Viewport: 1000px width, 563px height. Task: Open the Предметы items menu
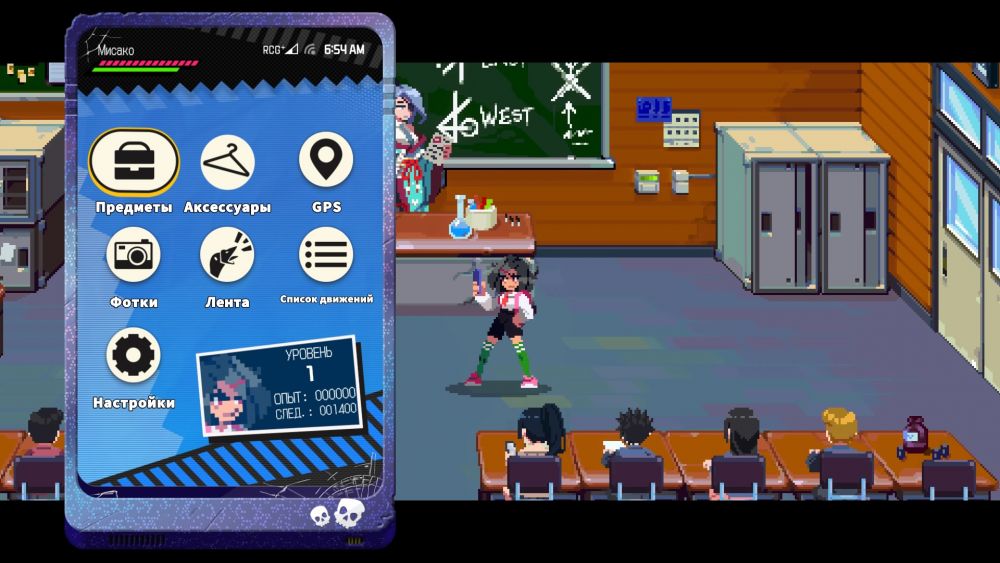click(133, 162)
